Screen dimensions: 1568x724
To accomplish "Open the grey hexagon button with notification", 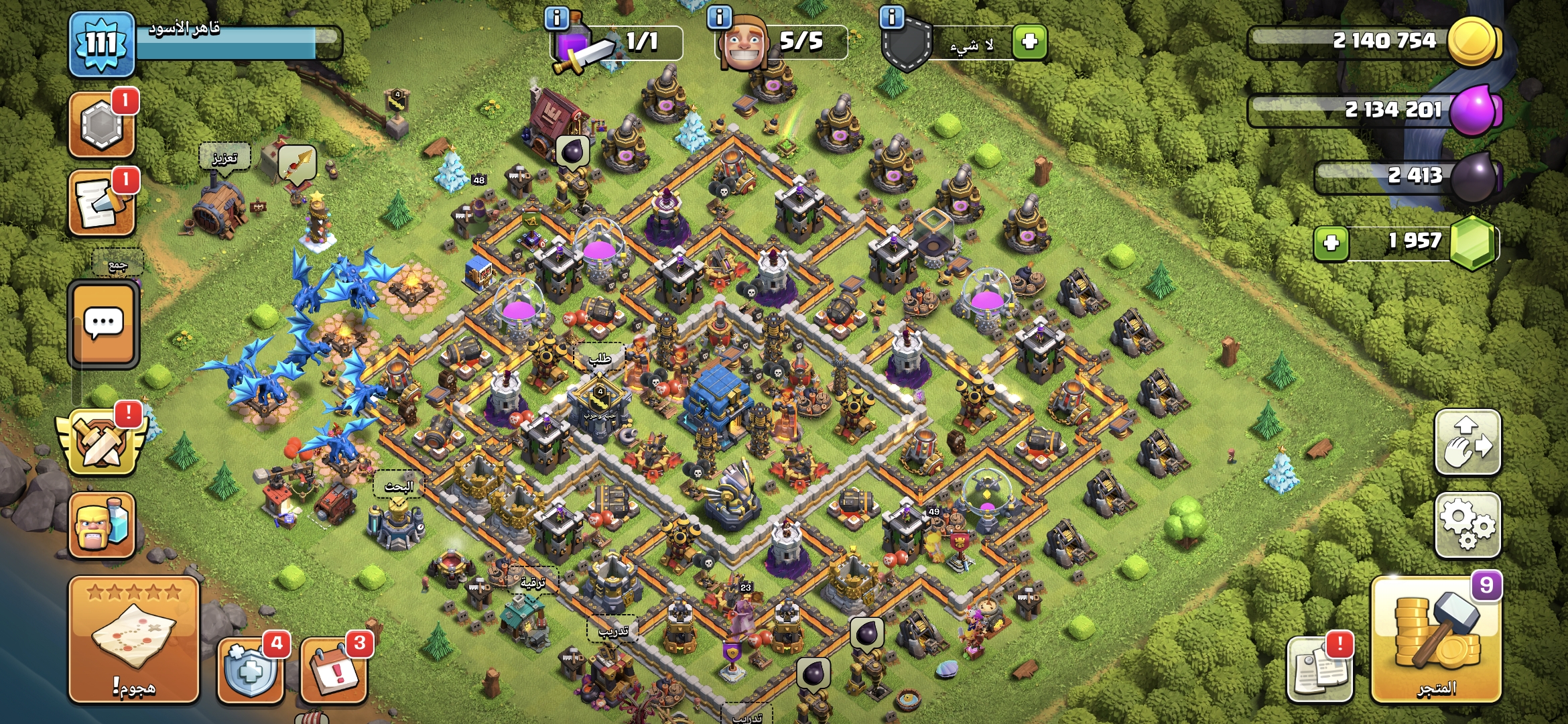I will (x=102, y=125).
